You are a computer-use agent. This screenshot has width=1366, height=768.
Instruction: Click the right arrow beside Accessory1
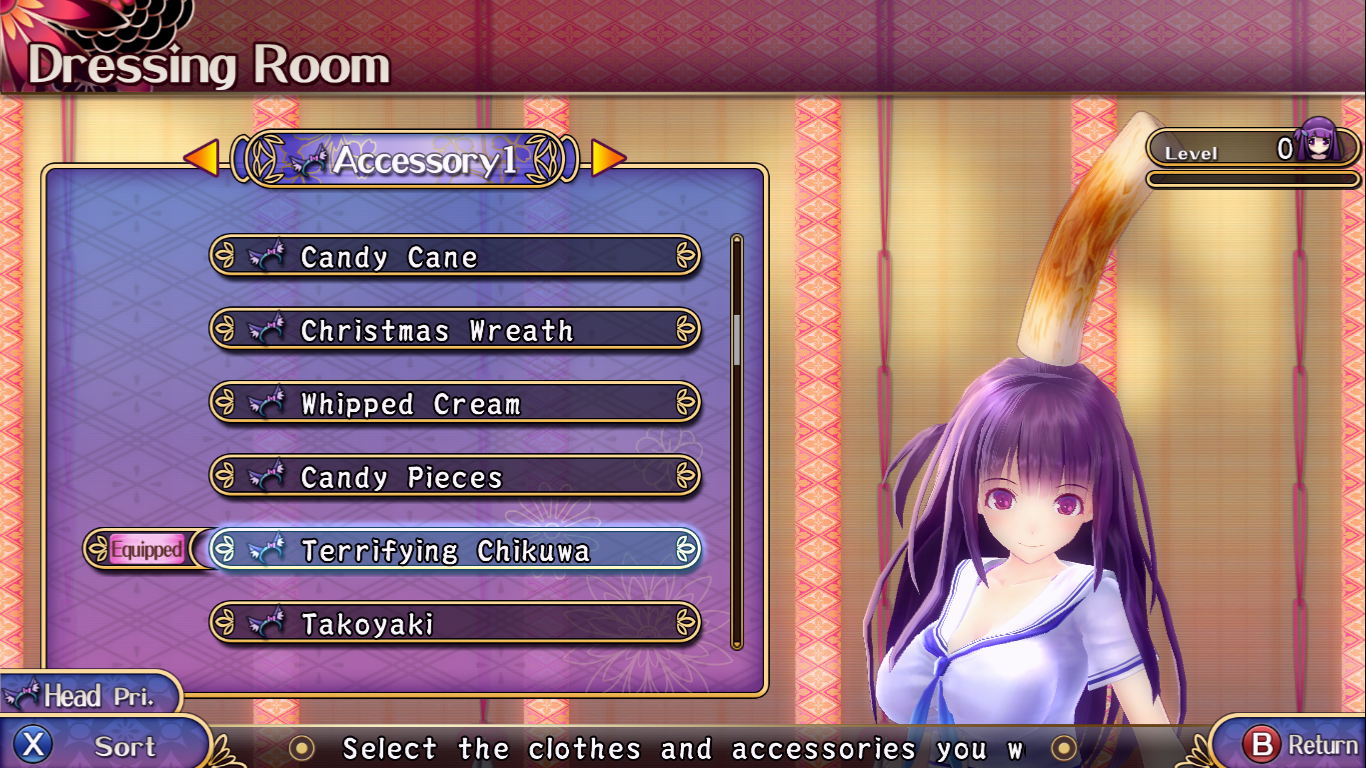coord(608,158)
